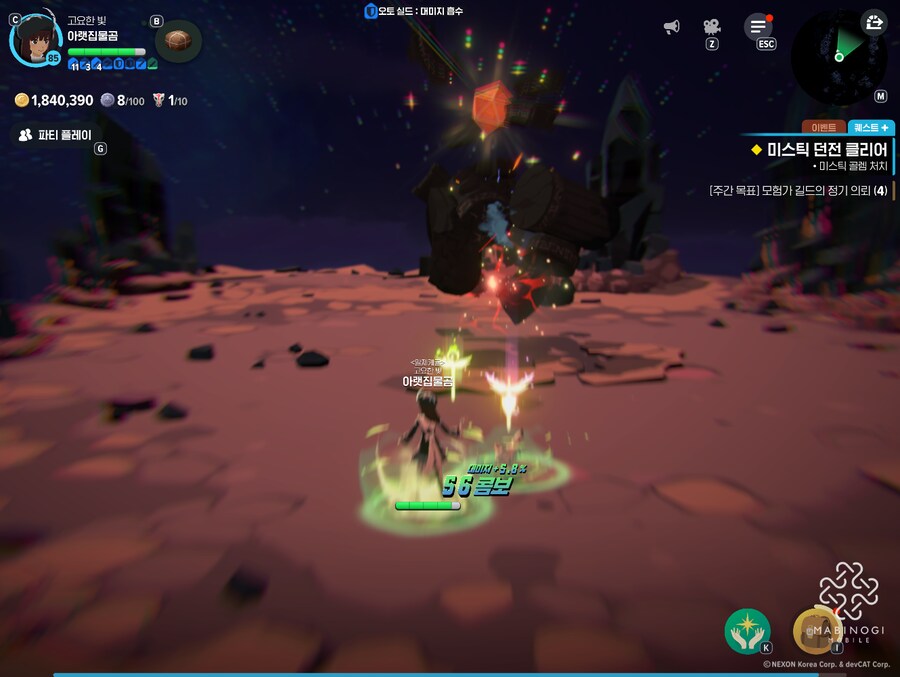Toggle the auto shield 오토 실드 indicator

pos(413,11)
